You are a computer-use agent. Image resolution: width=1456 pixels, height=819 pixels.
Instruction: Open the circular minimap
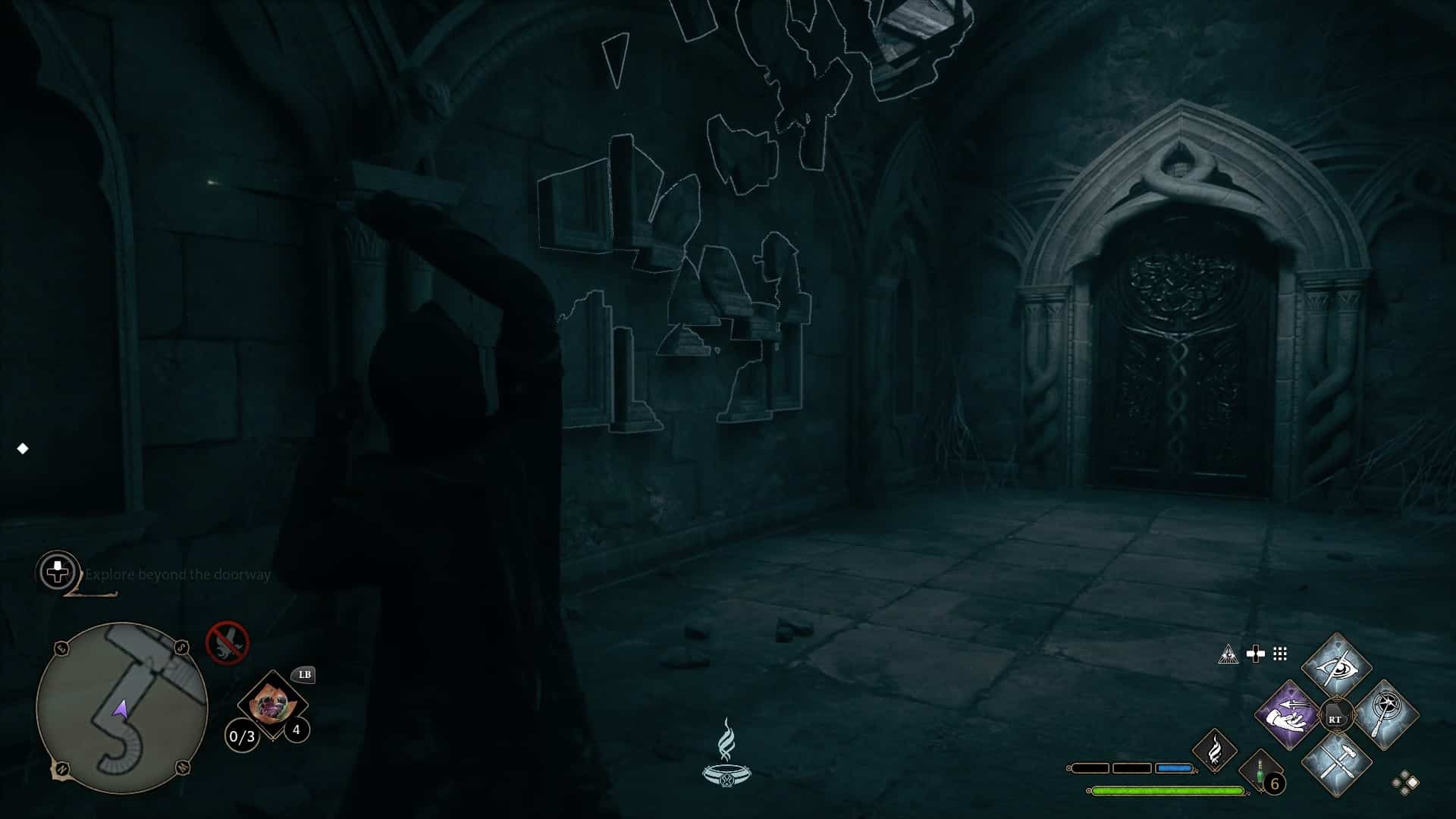pyautogui.click(x=121, y=708)
